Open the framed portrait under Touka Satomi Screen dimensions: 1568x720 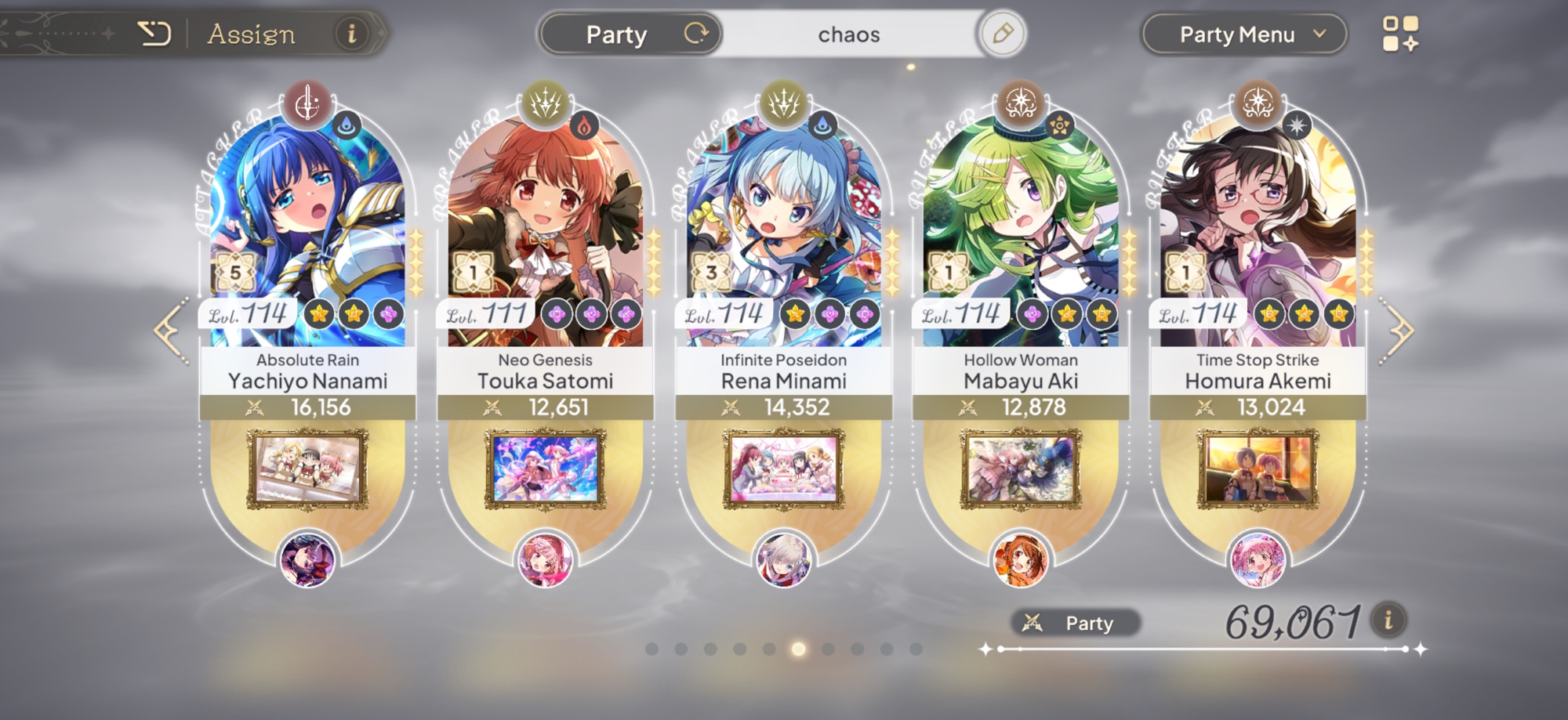pos(545,469)
